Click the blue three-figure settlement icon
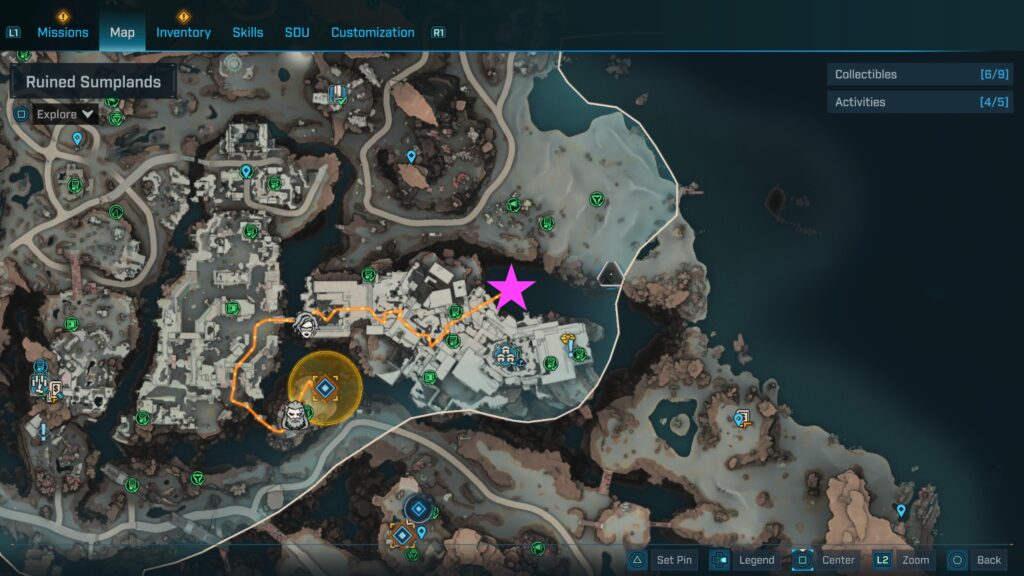 (505, 352)
